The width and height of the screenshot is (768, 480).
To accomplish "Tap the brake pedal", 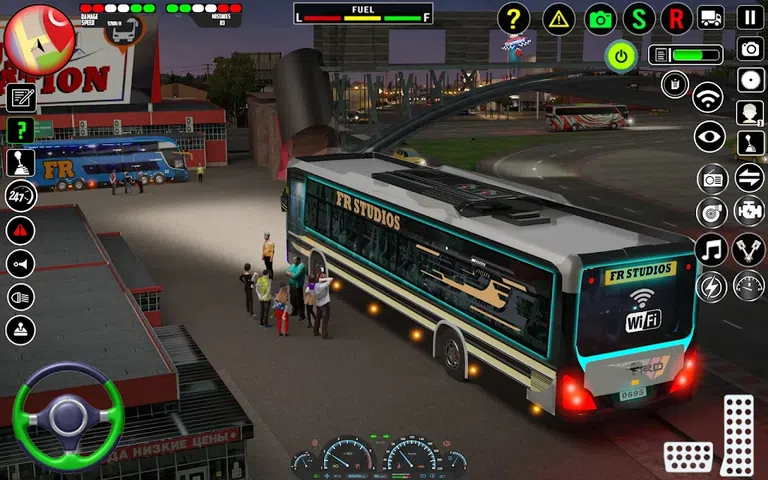I will (688, 457).
